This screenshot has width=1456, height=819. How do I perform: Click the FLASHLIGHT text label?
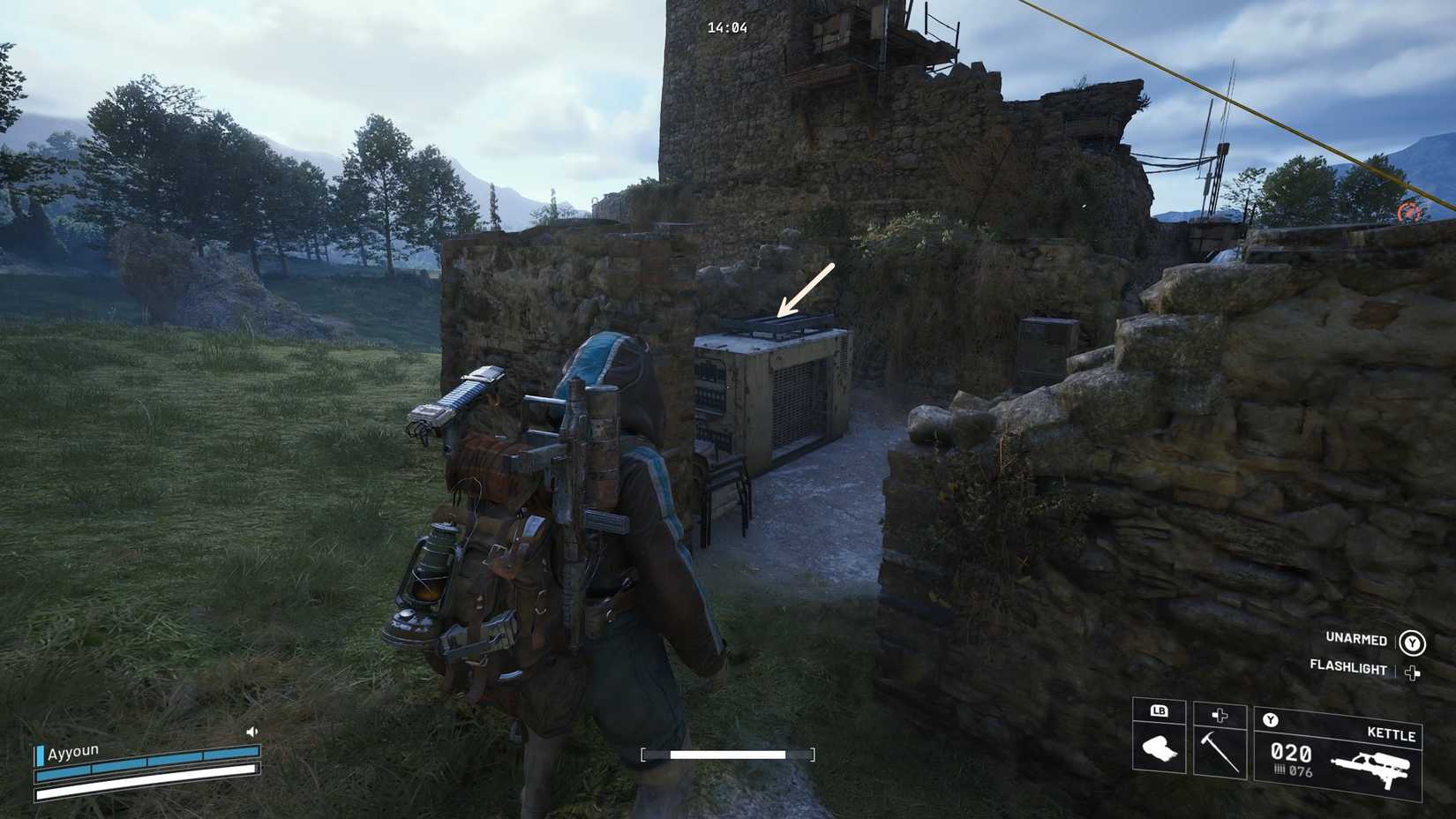point(1347,668)
